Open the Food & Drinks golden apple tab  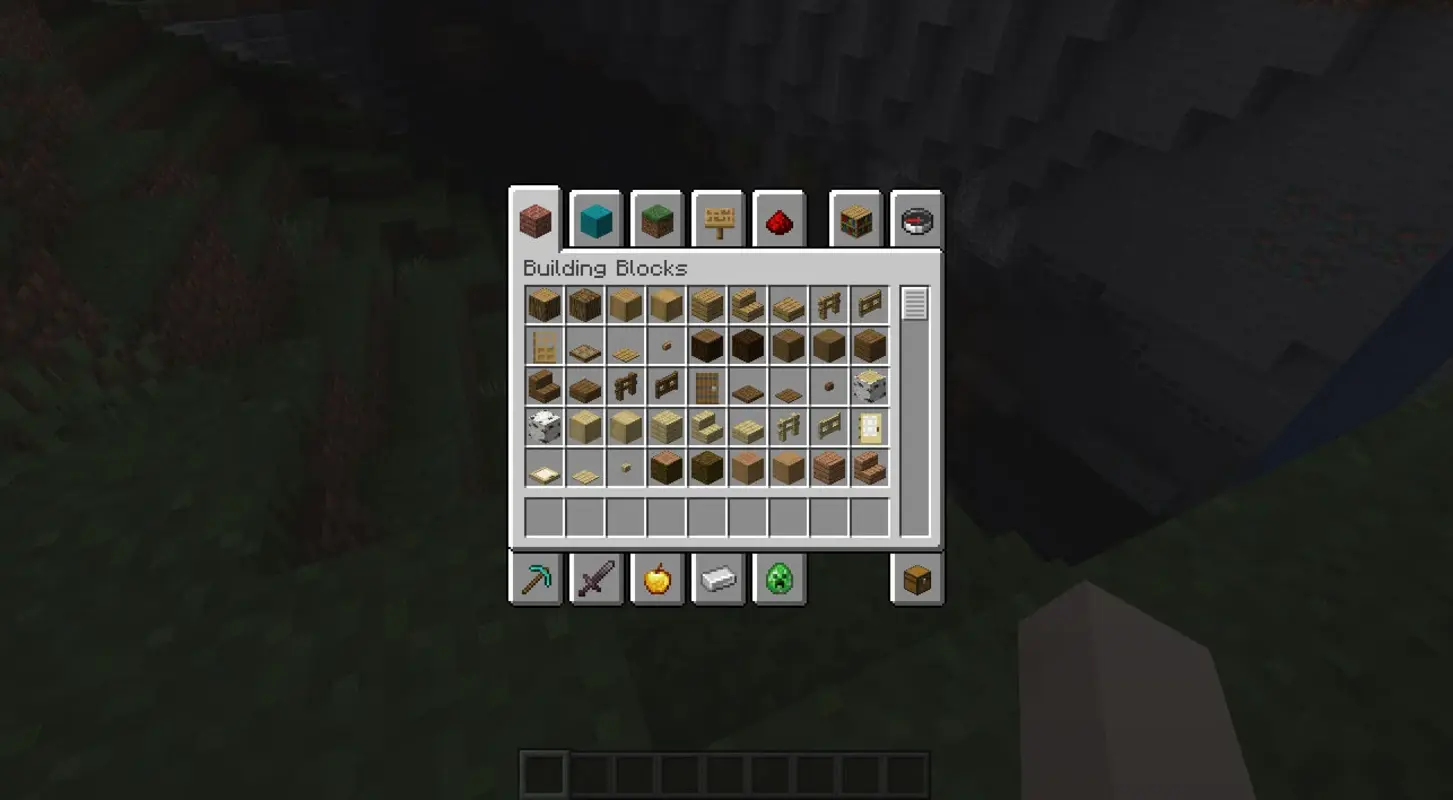coord(657,579)
